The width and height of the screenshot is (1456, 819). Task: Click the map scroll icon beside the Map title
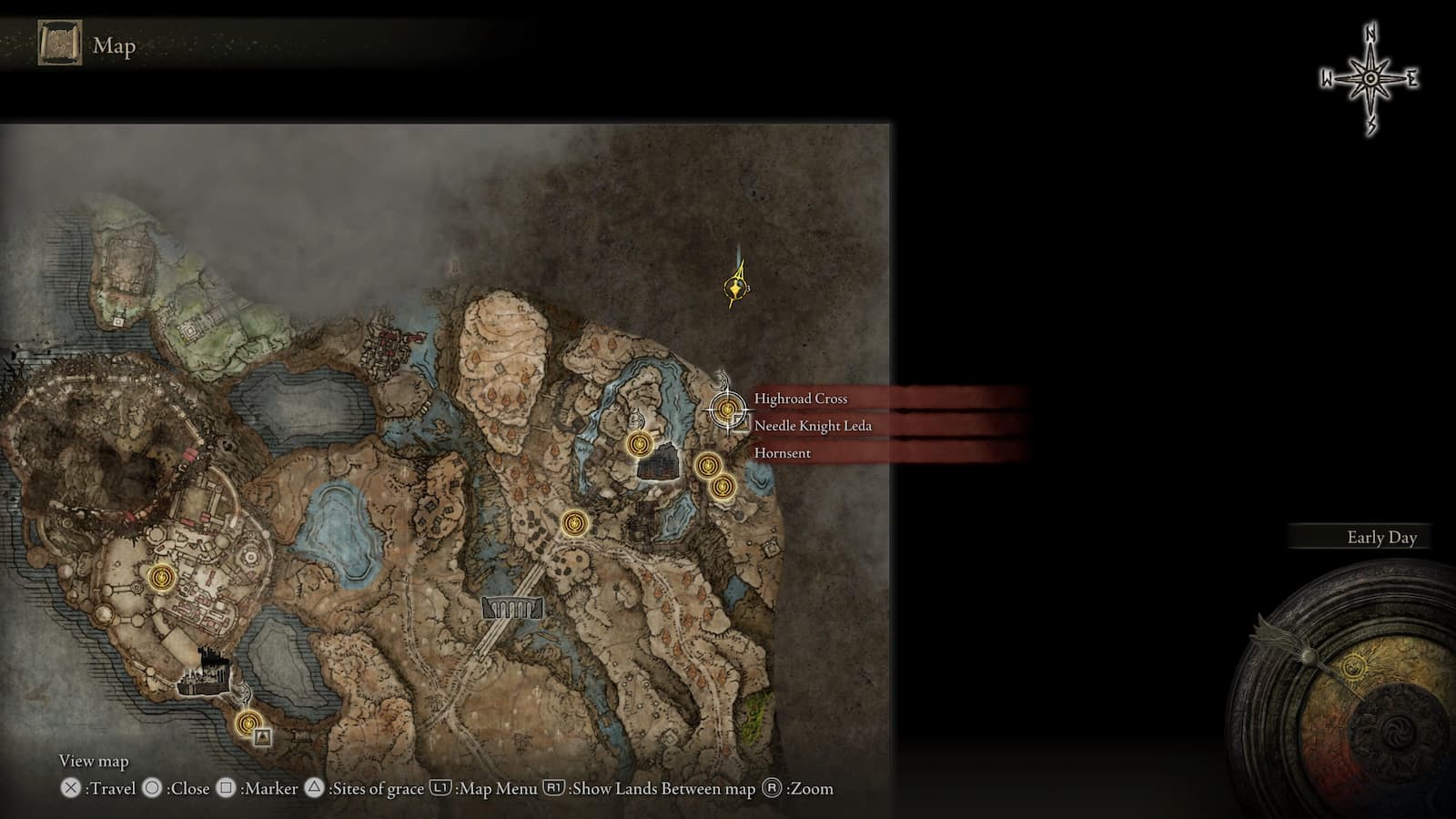click(x=60, y=44)
